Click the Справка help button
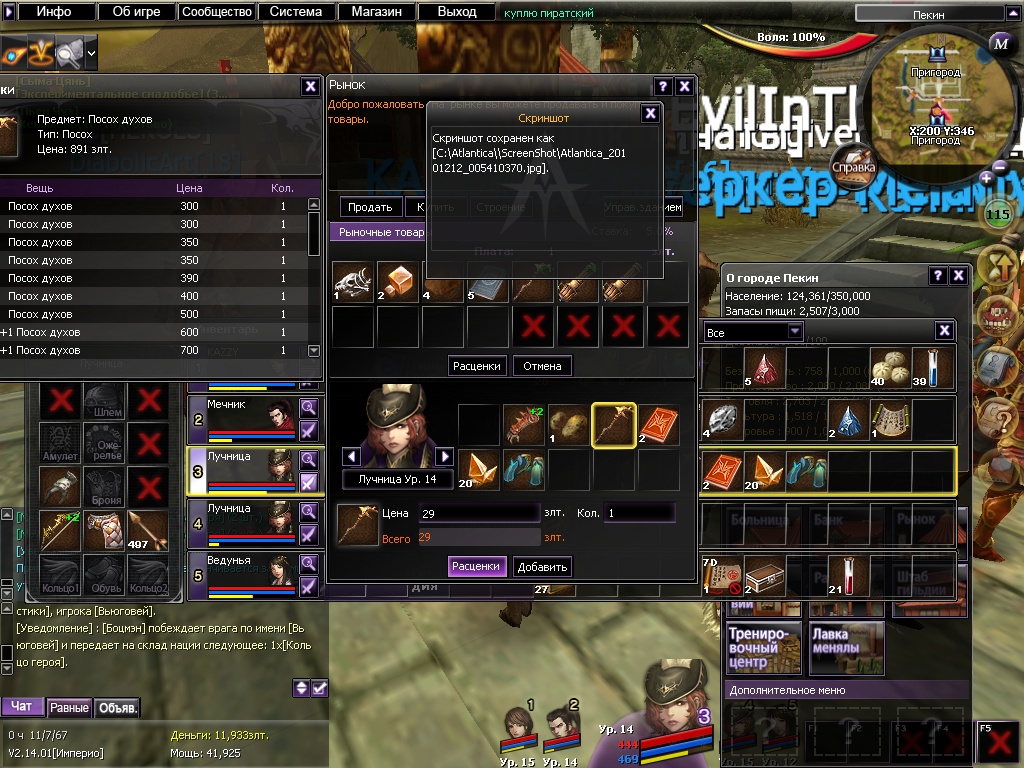Screen dimensions: 1024x768 [x=854, y=161]
